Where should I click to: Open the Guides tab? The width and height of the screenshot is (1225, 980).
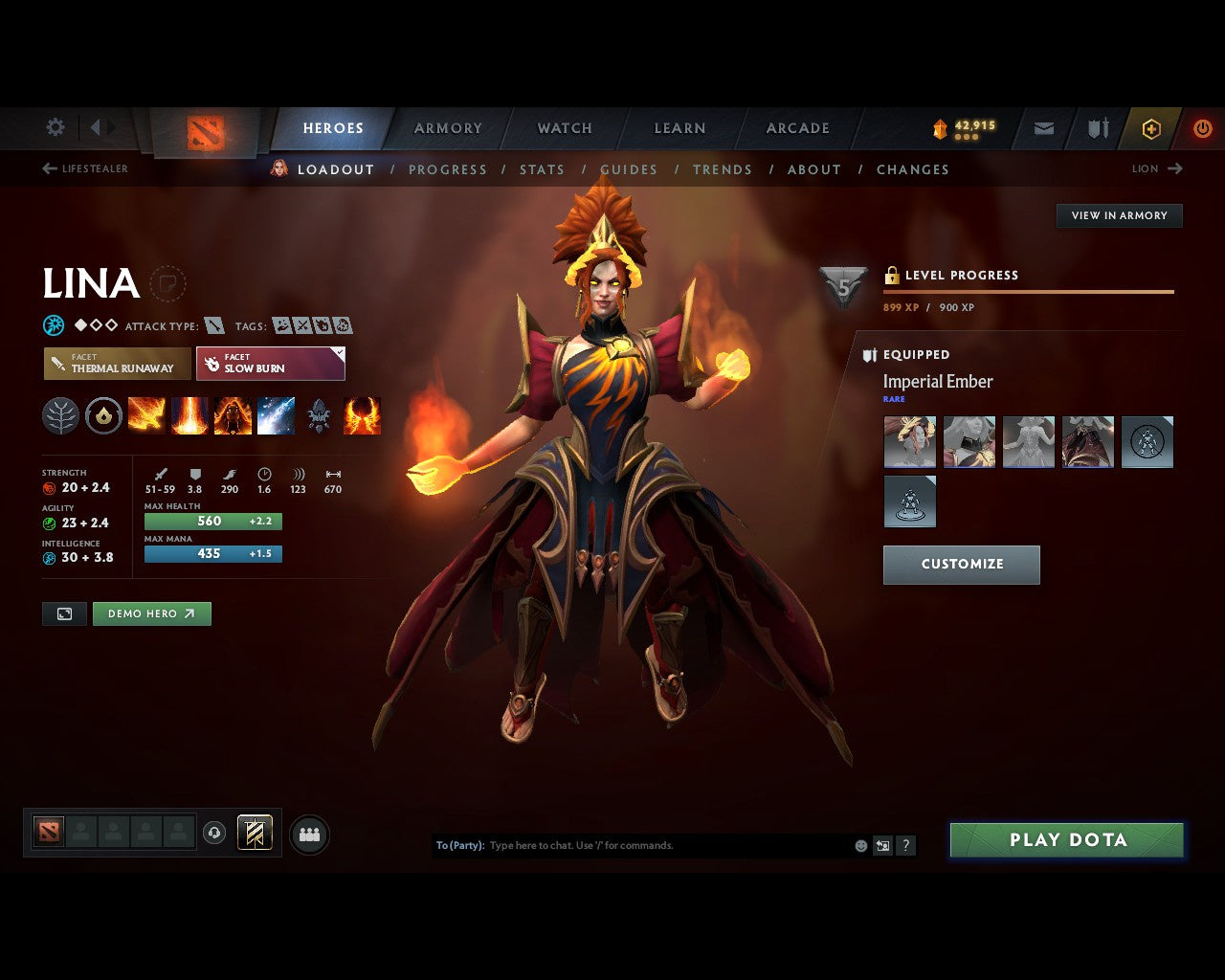pyautogui.click(x=629, y=169)
